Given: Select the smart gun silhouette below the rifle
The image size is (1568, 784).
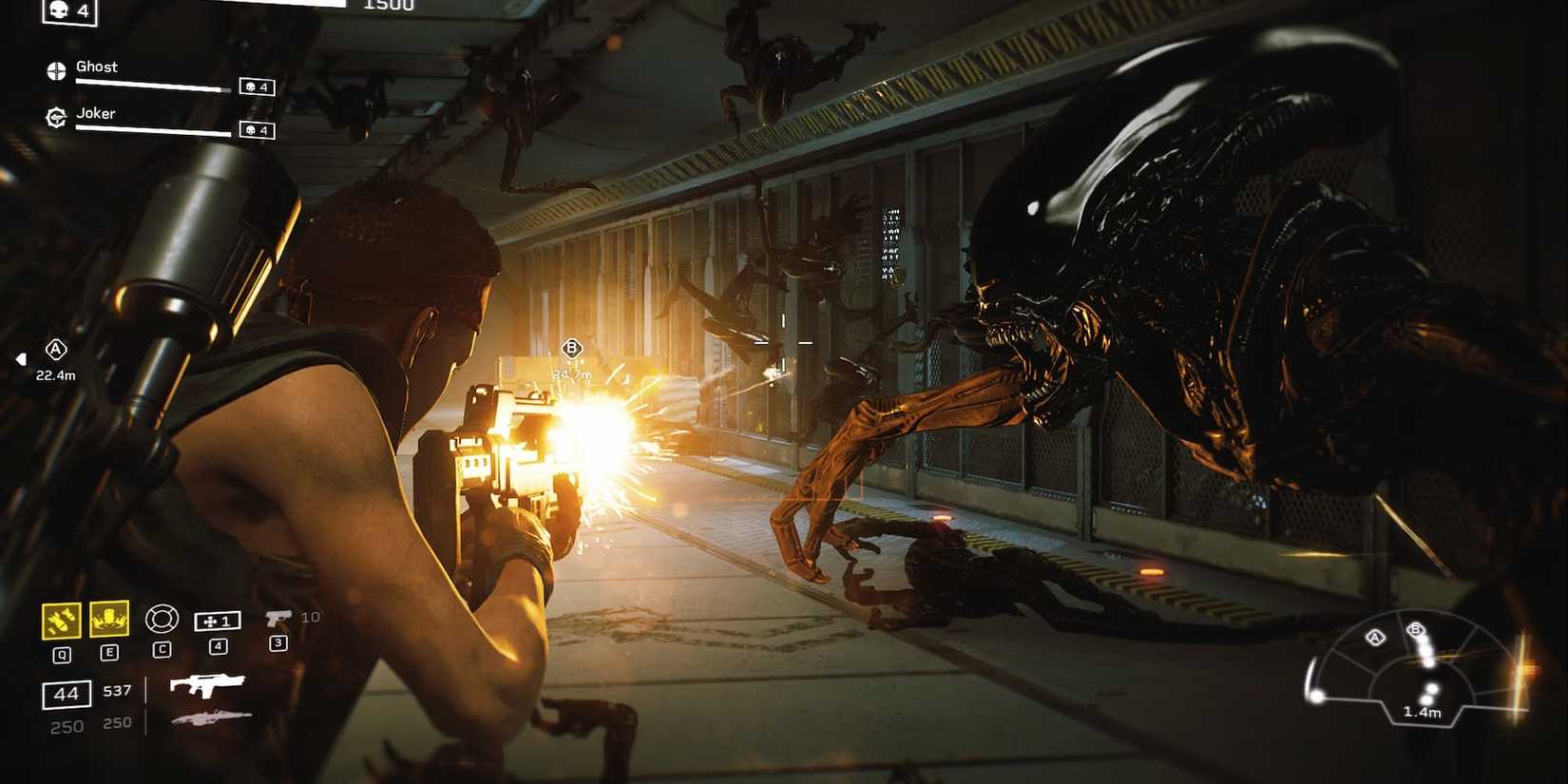Looking at the screenshot, I should pos(211,719).
